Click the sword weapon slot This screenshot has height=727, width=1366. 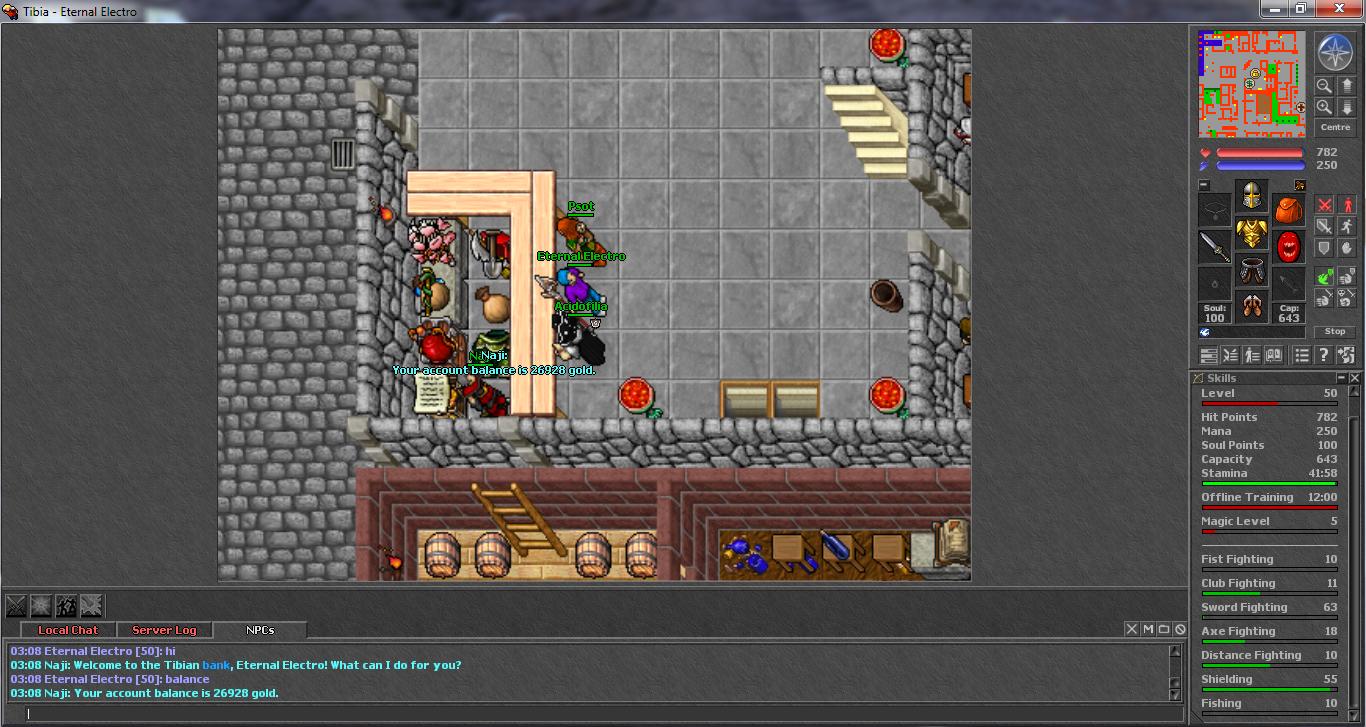[1214, 247]
